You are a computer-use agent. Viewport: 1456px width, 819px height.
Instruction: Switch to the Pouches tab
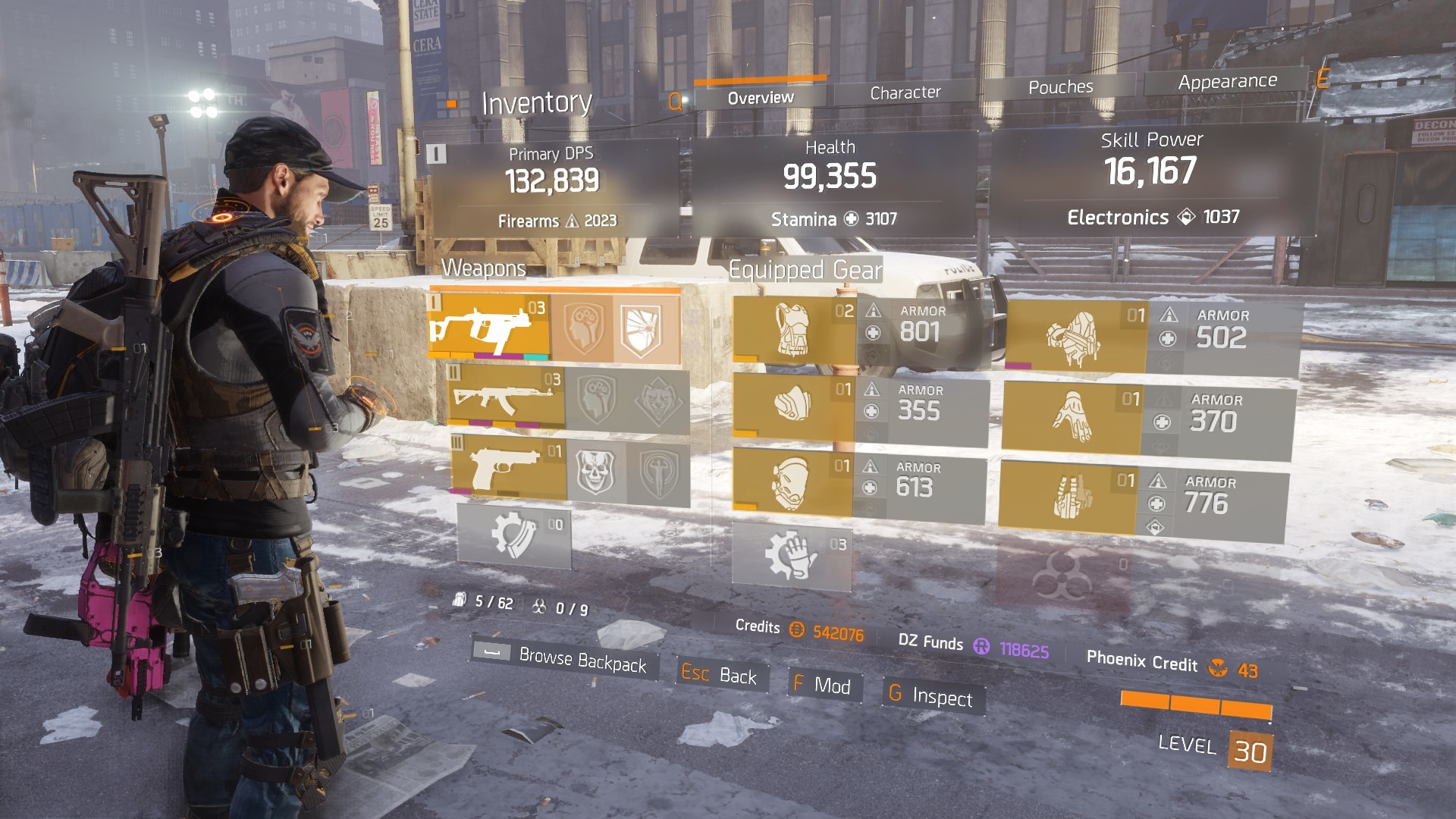coord(1060,87)
